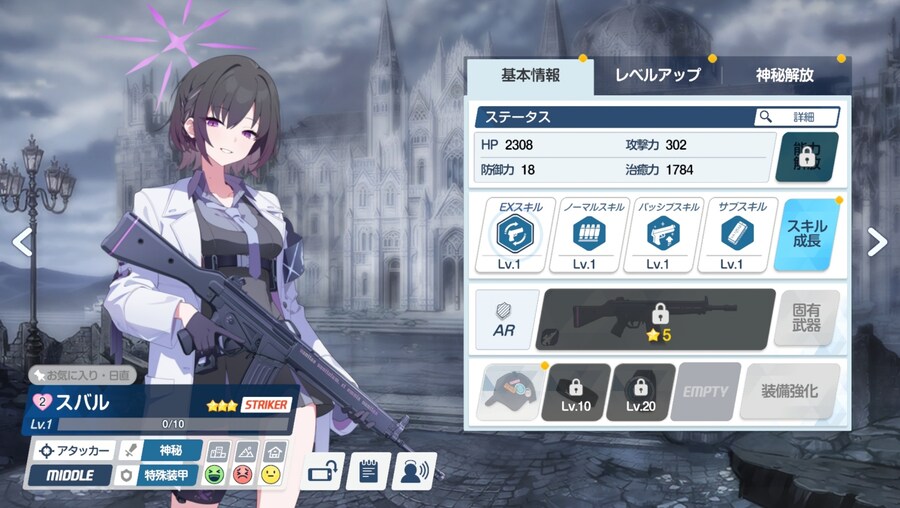Select the 神秘解放 tab
Viewport: 900px width, 508px height.
click(783, 75)
